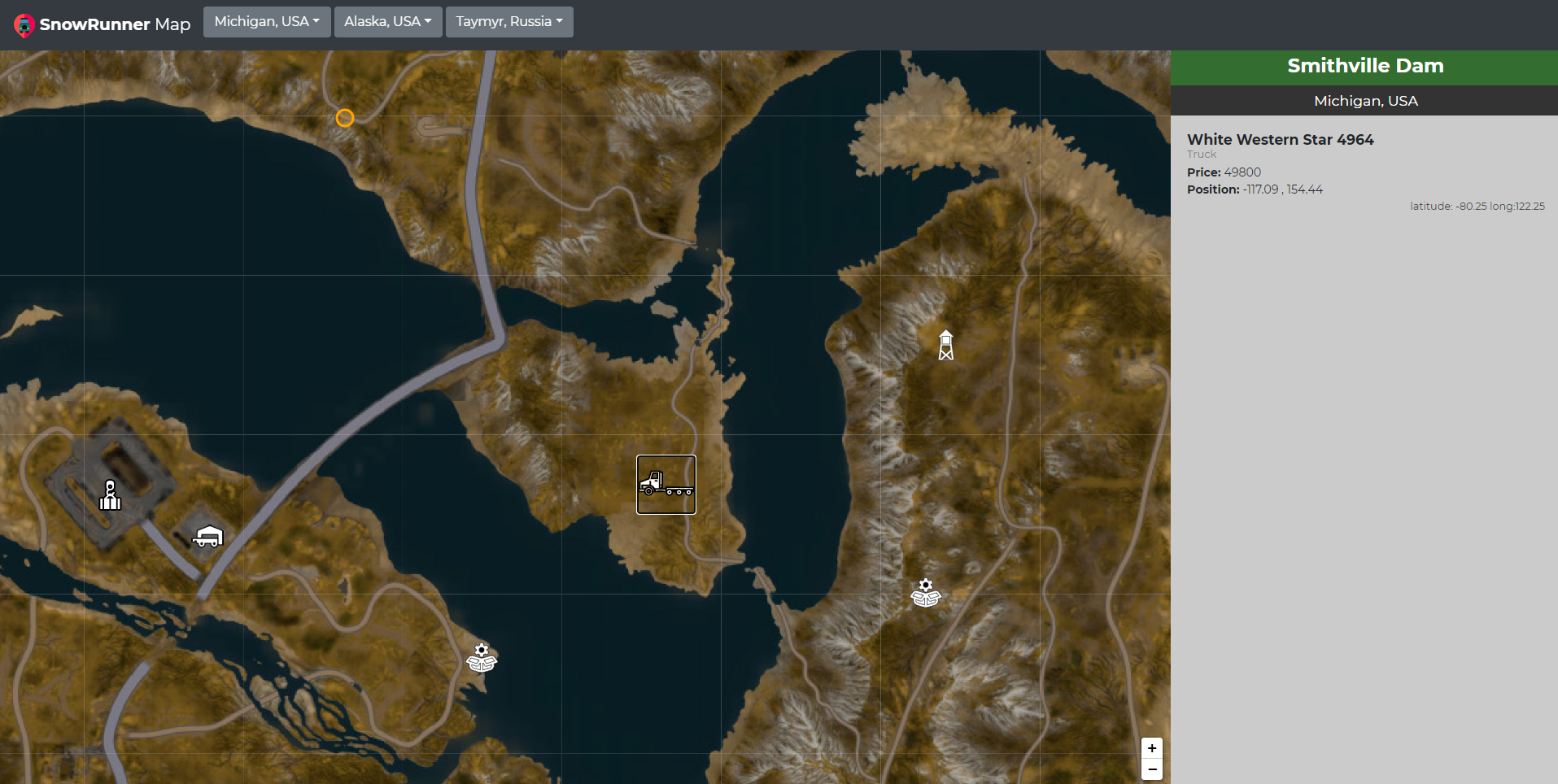Select the White Western Star truck marker
This screenshot has height=784, width=1558.
[666, 484]
